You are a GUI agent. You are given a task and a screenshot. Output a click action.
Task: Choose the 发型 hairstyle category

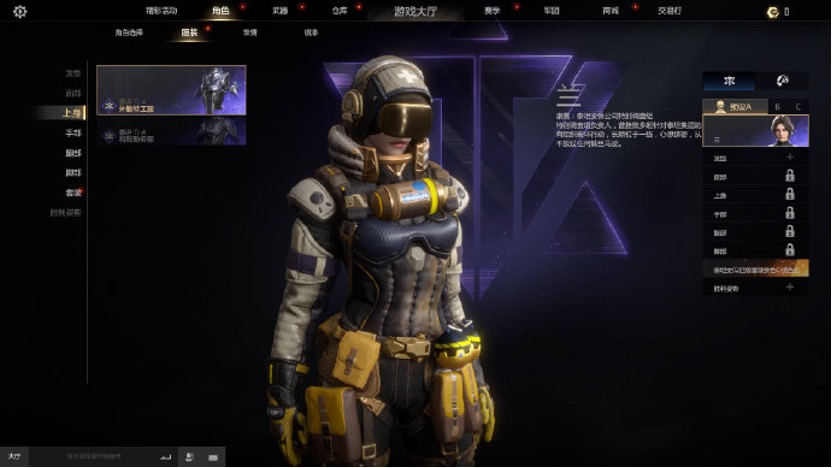73,73
